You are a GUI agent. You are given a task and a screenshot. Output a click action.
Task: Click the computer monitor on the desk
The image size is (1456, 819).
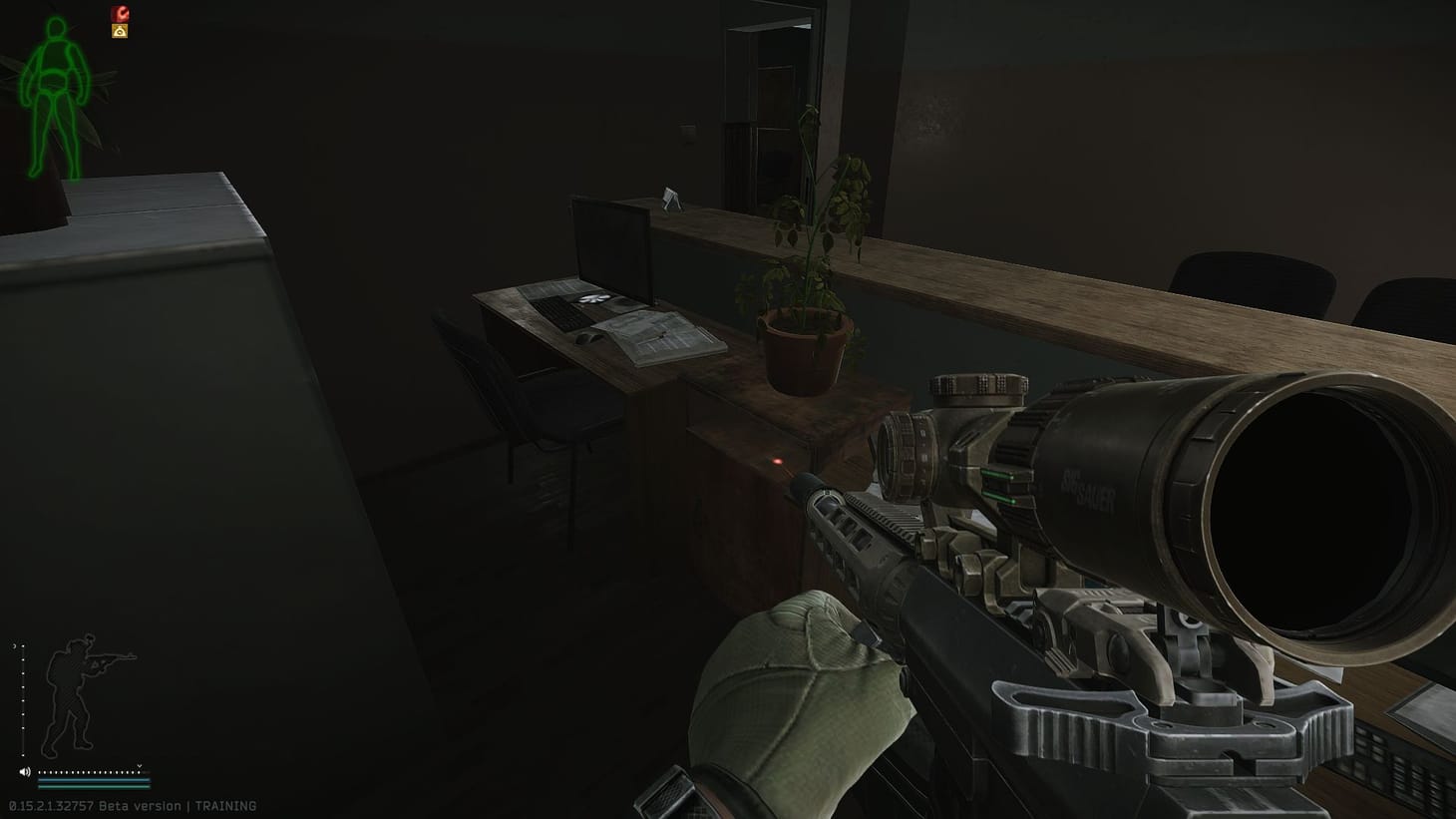612,251
